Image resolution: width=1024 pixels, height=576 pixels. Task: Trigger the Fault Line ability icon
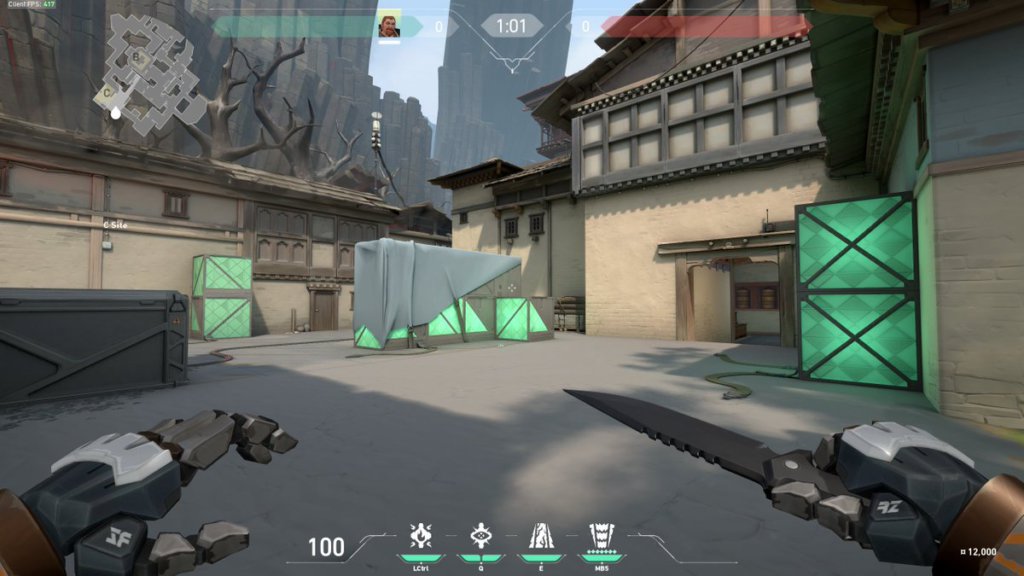[541, 537]
